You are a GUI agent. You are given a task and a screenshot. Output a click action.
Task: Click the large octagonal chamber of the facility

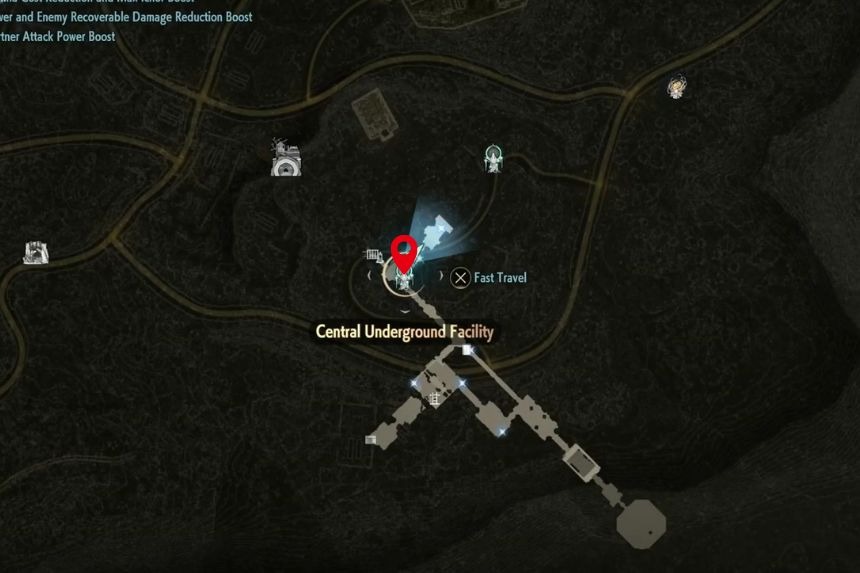click(x=639, y=522)
